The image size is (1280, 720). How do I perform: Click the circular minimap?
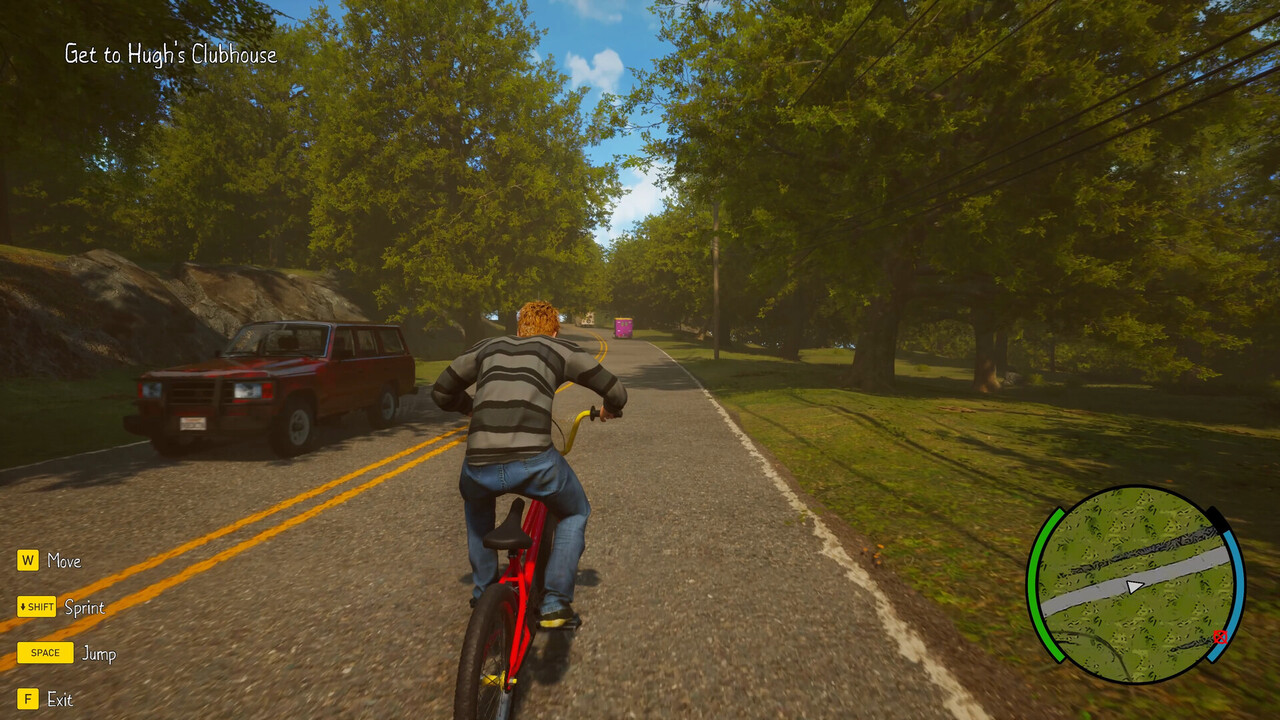1135,584
